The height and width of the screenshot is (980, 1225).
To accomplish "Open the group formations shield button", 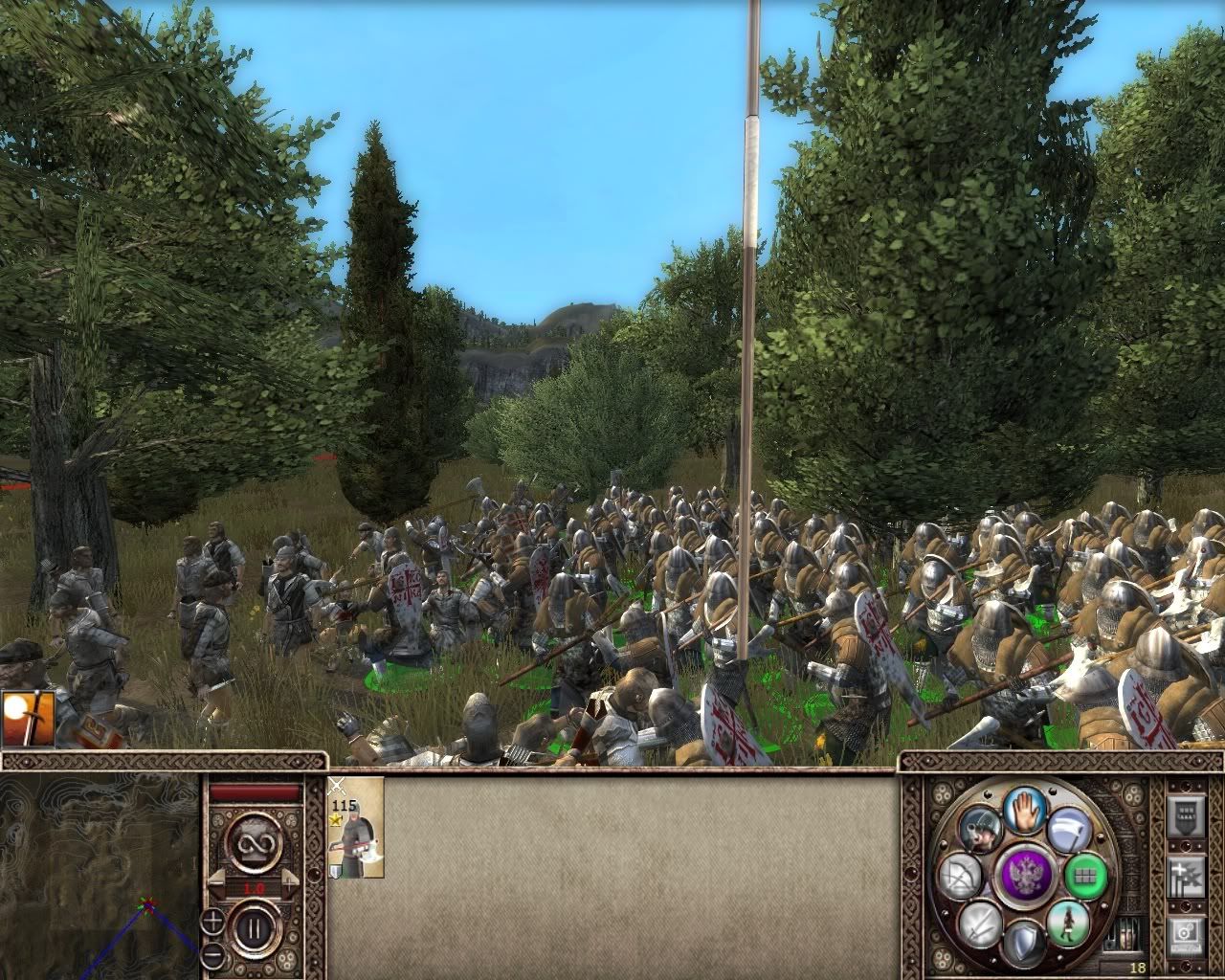I will (1187, 818).
